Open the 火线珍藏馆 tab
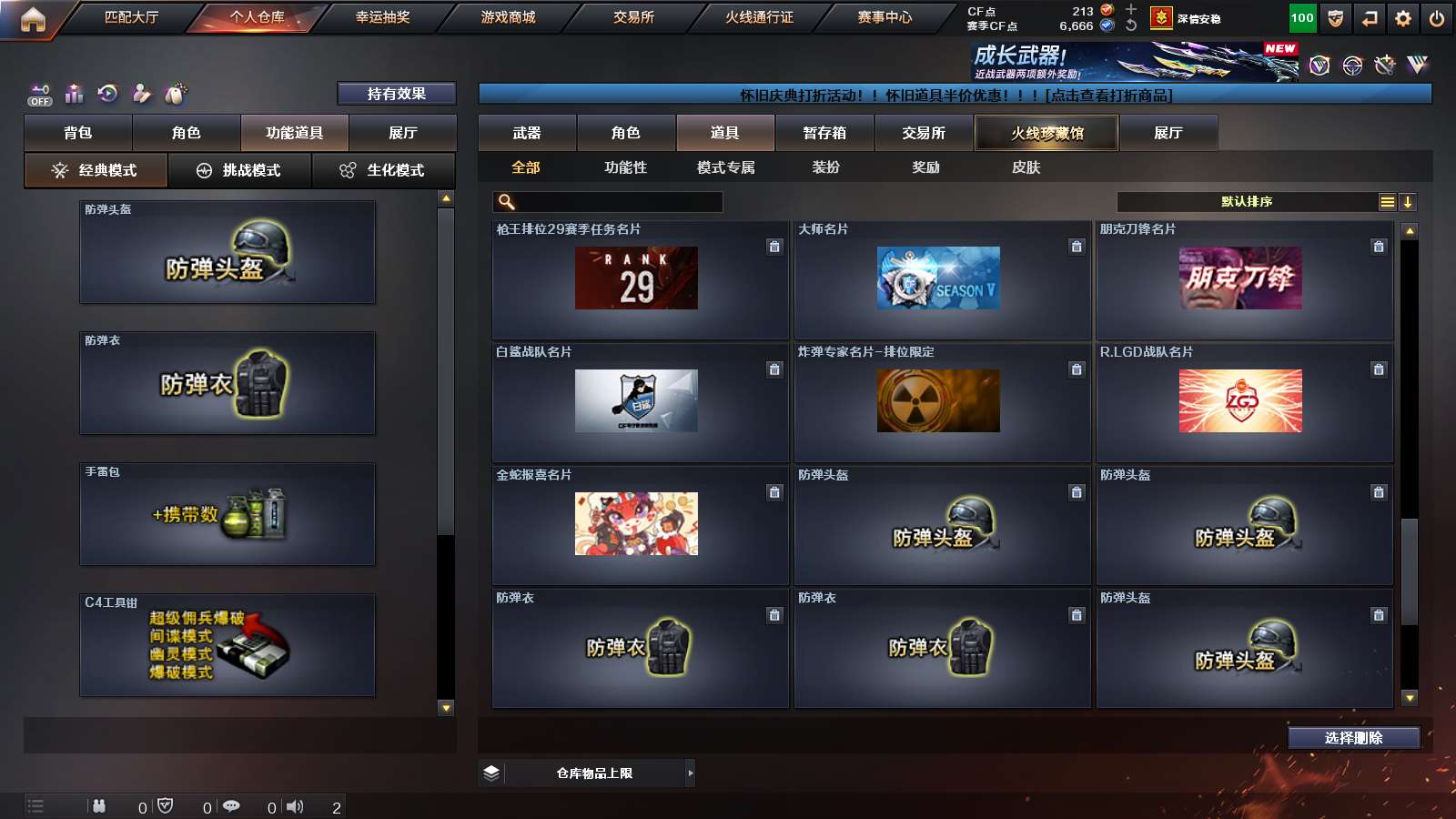Viewport: 1456px width, 819px height. [x=1046, y=133]
